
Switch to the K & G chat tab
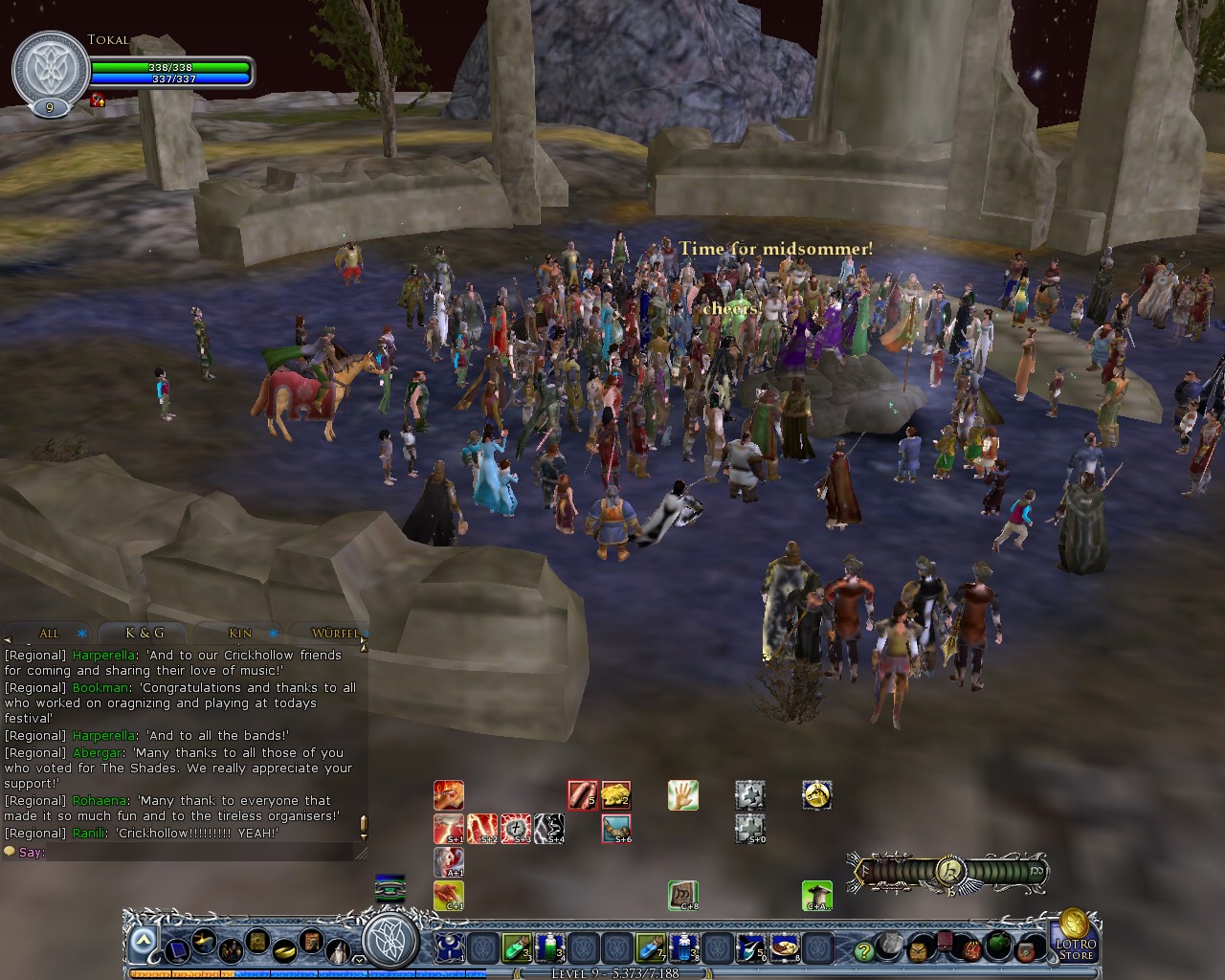pyautogui.click(x=142, y=633)
